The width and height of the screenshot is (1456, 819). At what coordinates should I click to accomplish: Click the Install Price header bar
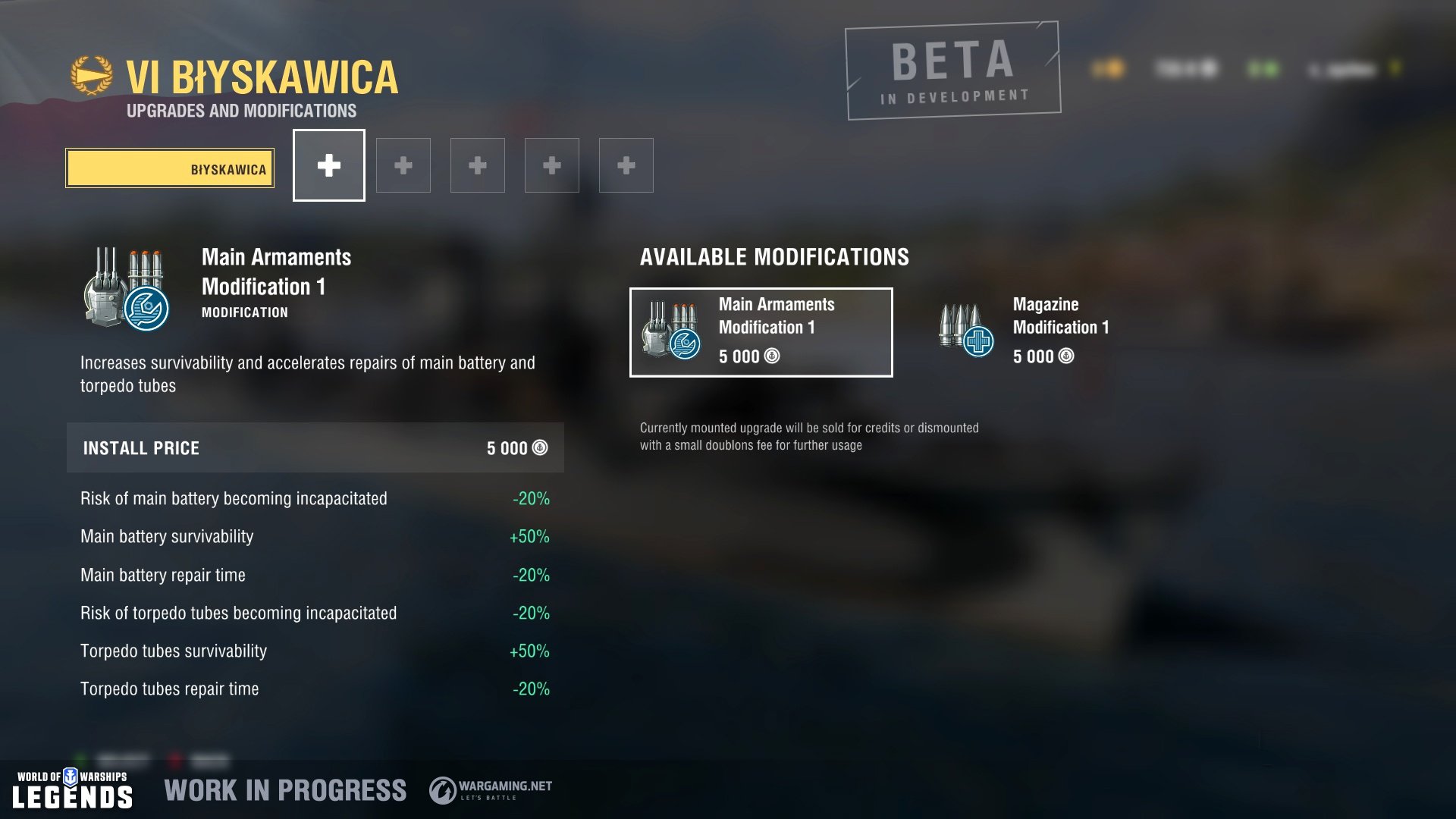click(x=315, y=447)
